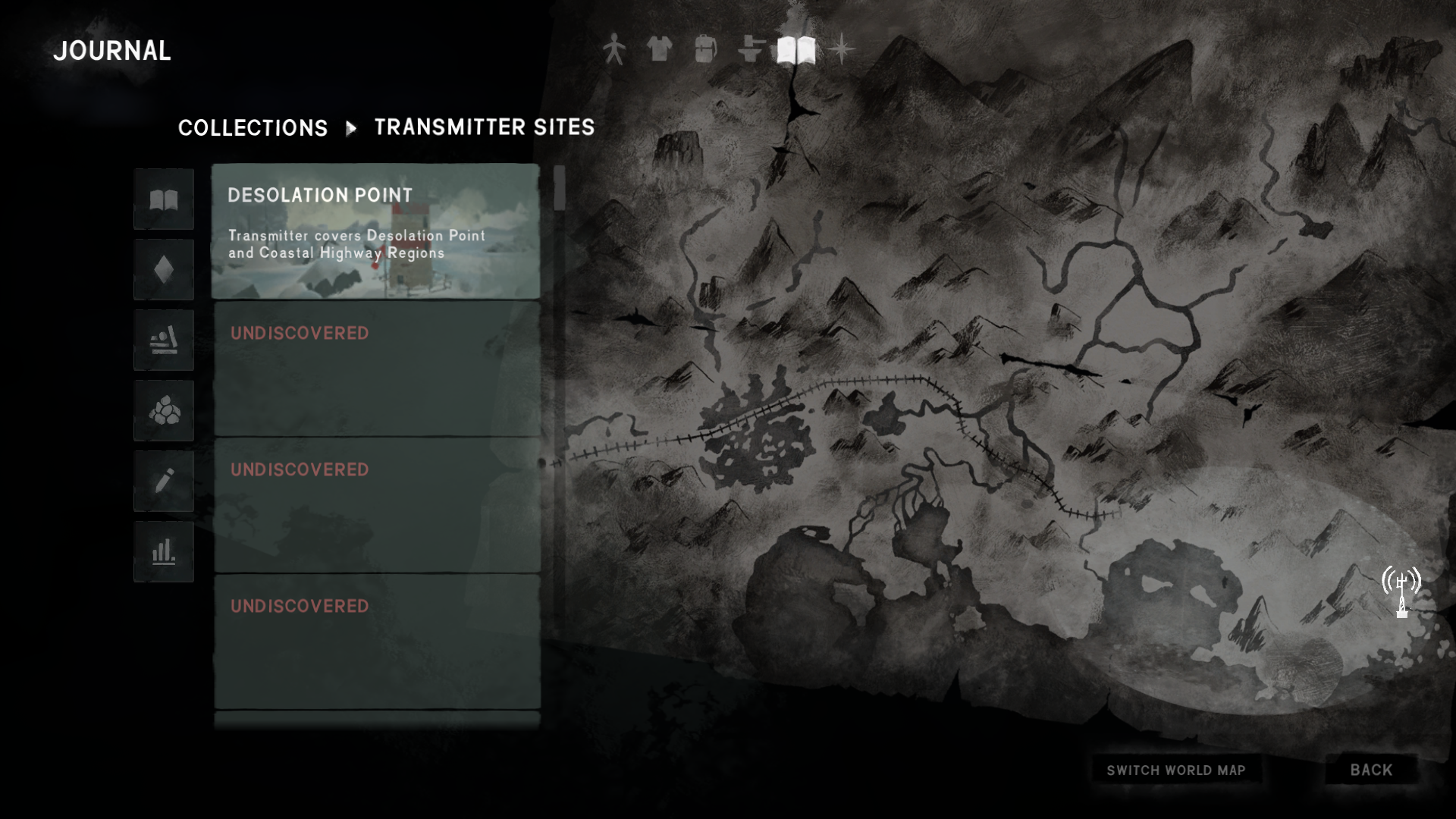Screen dimensions: 1456x819
Task: Select the open book journal tab
Action: coord(795,50)
